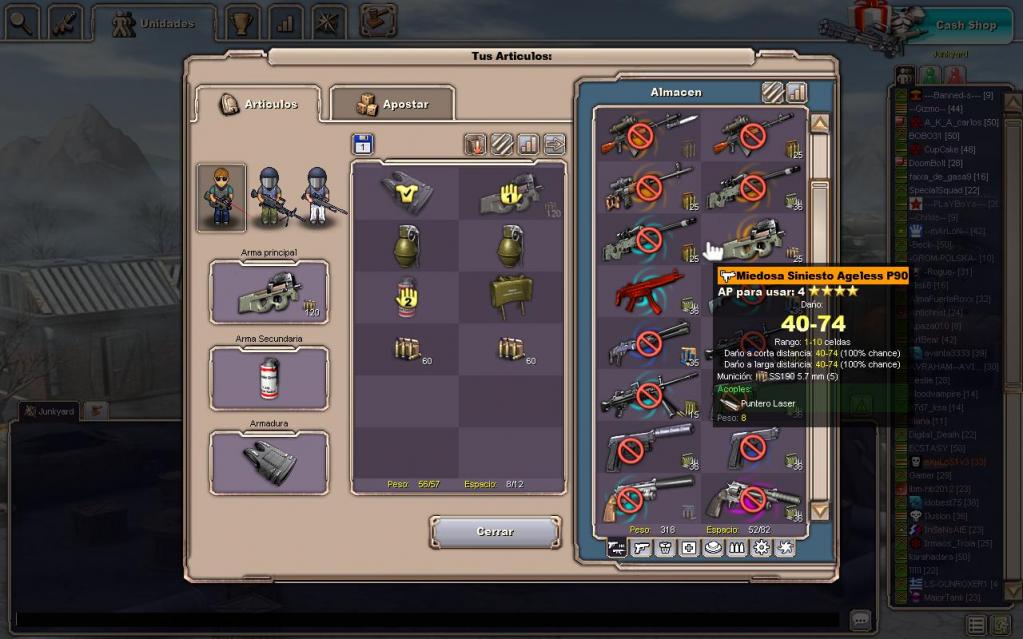Select the Articulos tab
Viewport: 1023px width, 639px height.
[x=257, y=104]
